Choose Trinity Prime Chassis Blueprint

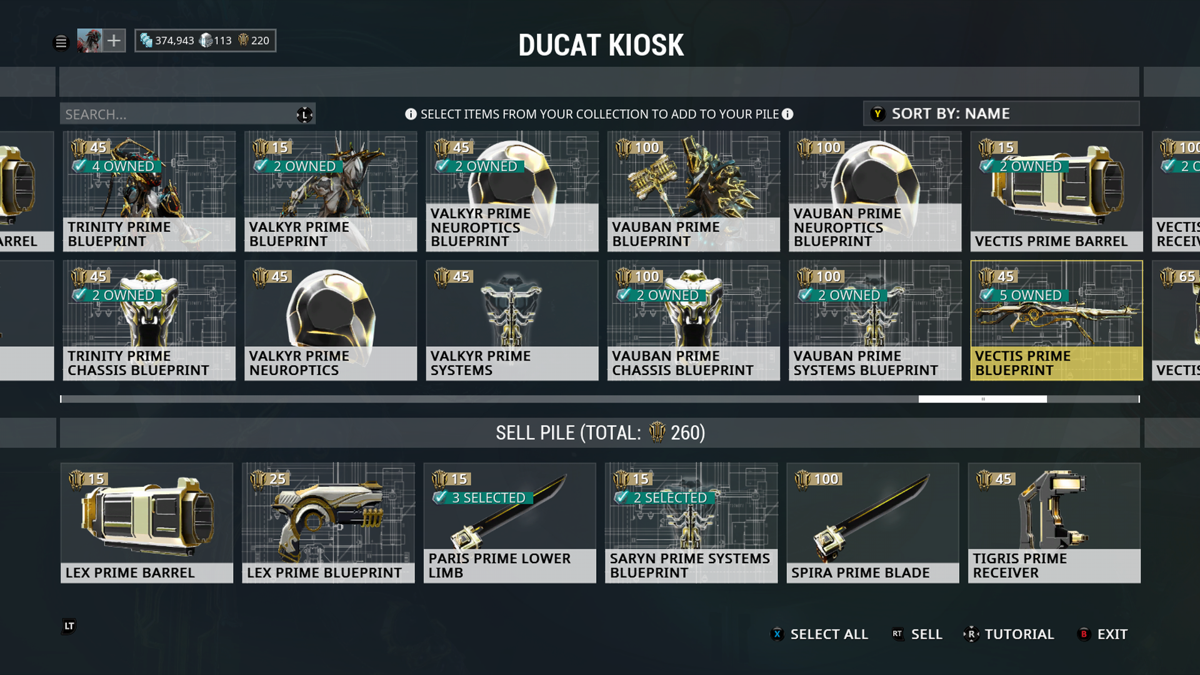[x=149, y=320]
